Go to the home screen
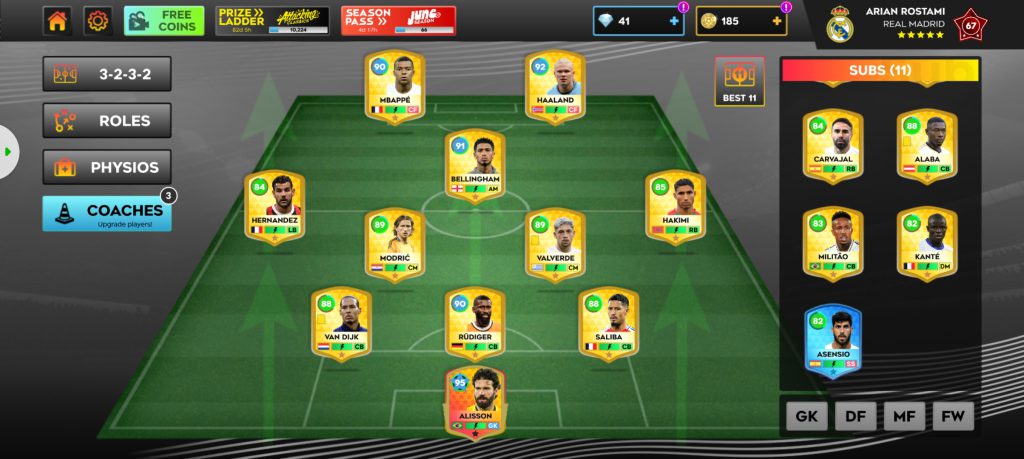Viewport: 1024px width, 459px height. pos(57,21)
